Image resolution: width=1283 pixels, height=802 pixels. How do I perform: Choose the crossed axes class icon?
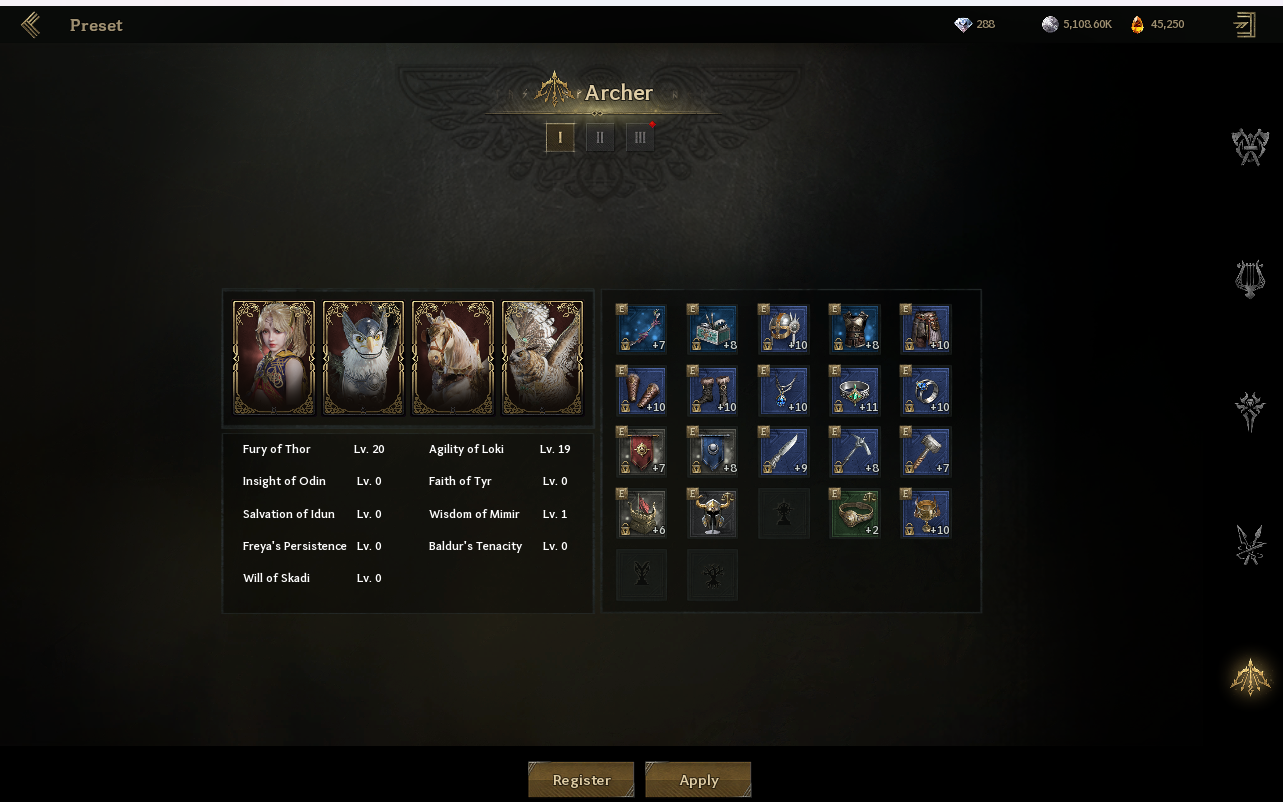pos(1249,148)
